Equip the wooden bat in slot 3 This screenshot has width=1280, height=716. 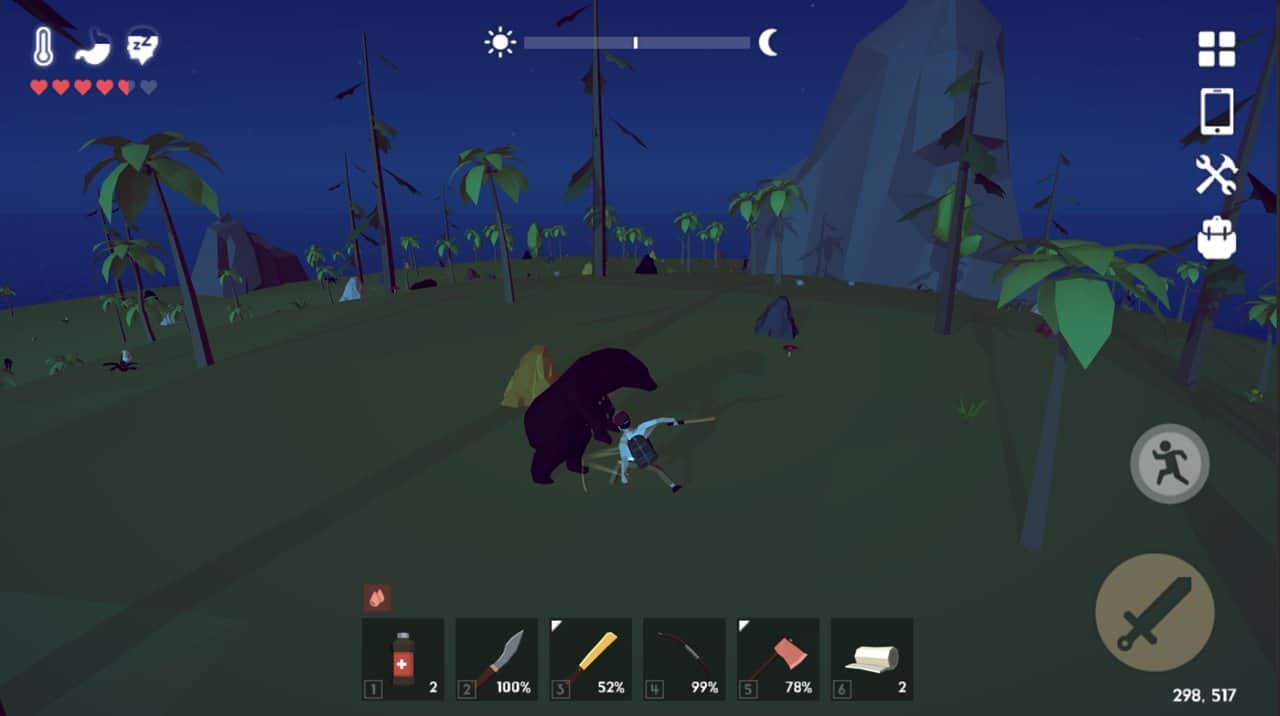591,658
